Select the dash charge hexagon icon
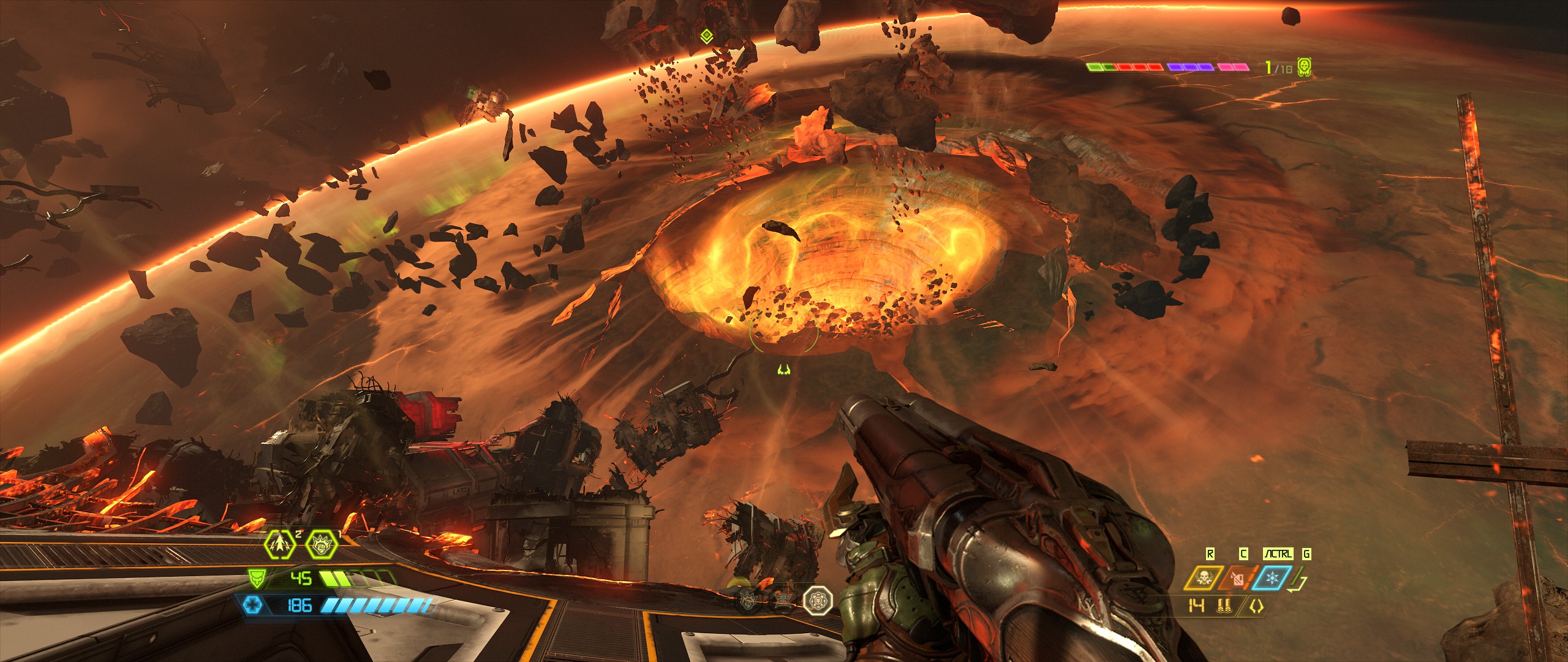Viewport: 1568px width, 662px height. (x=281, y=543)
